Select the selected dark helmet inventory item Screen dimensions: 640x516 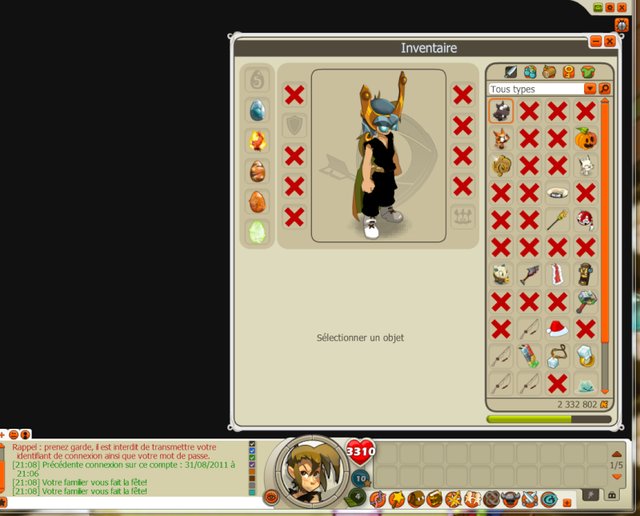point(501,111)
